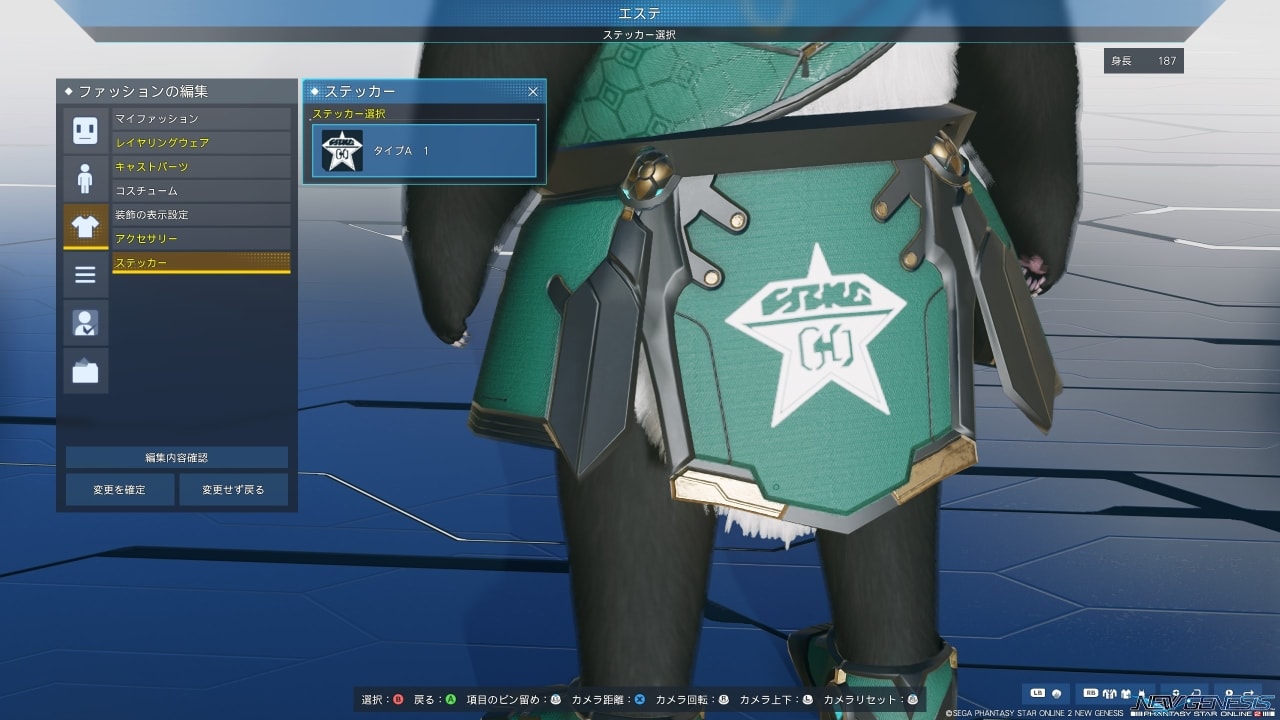The height and width of the screenshot is (720, 1280).
Task: Open the character portrait checkmark tab
Action: 85,323
